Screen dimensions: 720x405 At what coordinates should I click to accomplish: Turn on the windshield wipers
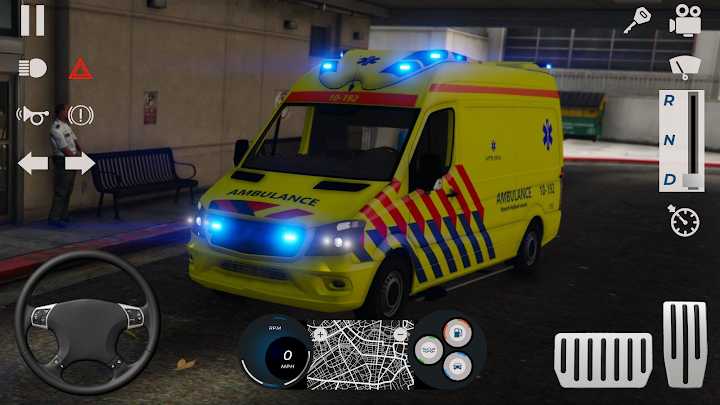tap(684, 66)
